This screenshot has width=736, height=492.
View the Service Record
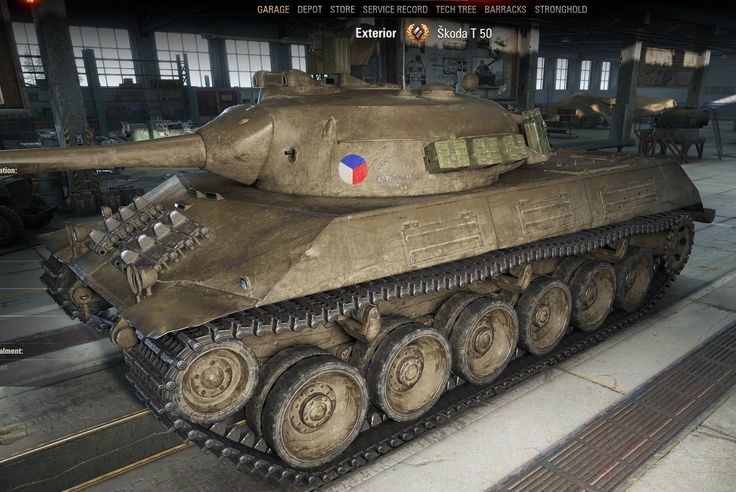395,10
